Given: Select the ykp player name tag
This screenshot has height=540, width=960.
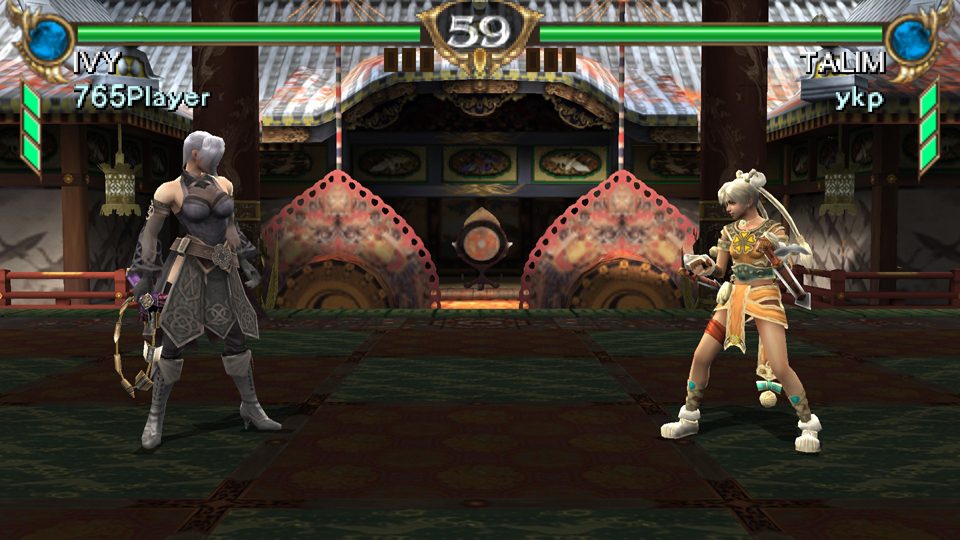Looking at the screenshot, I should click(859, 98).
